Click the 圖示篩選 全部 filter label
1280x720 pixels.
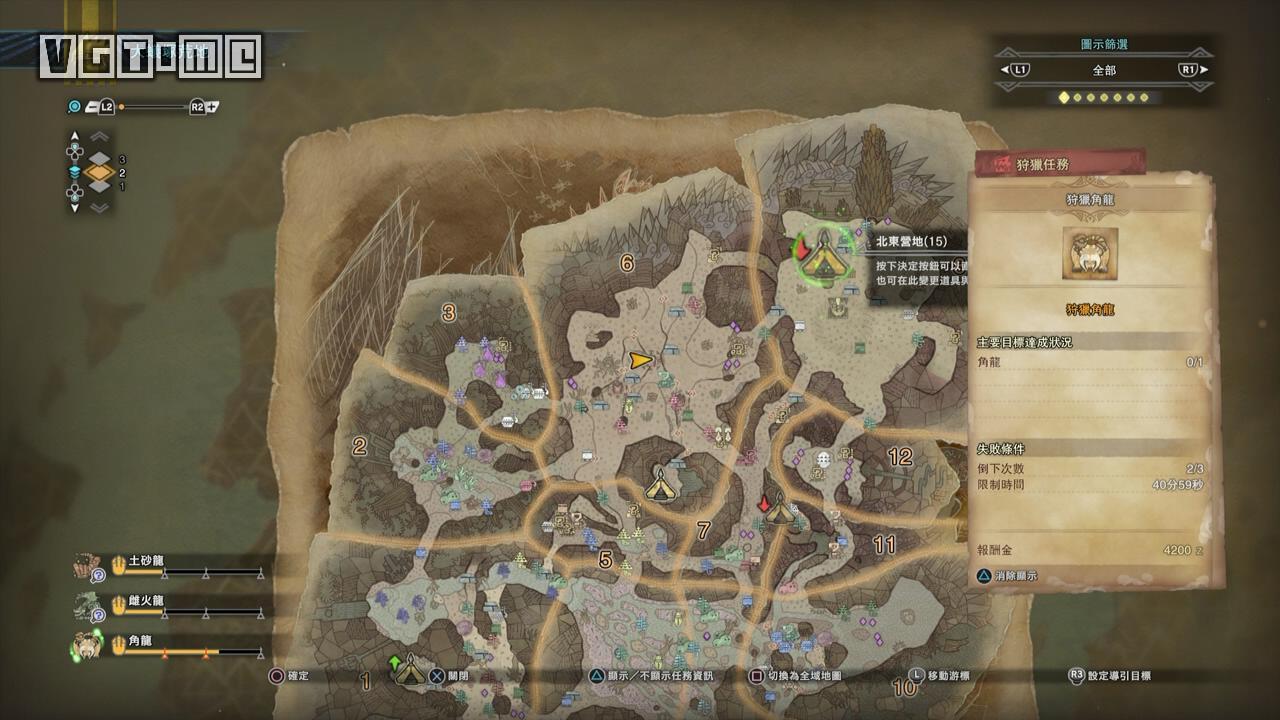(1103, 70)
